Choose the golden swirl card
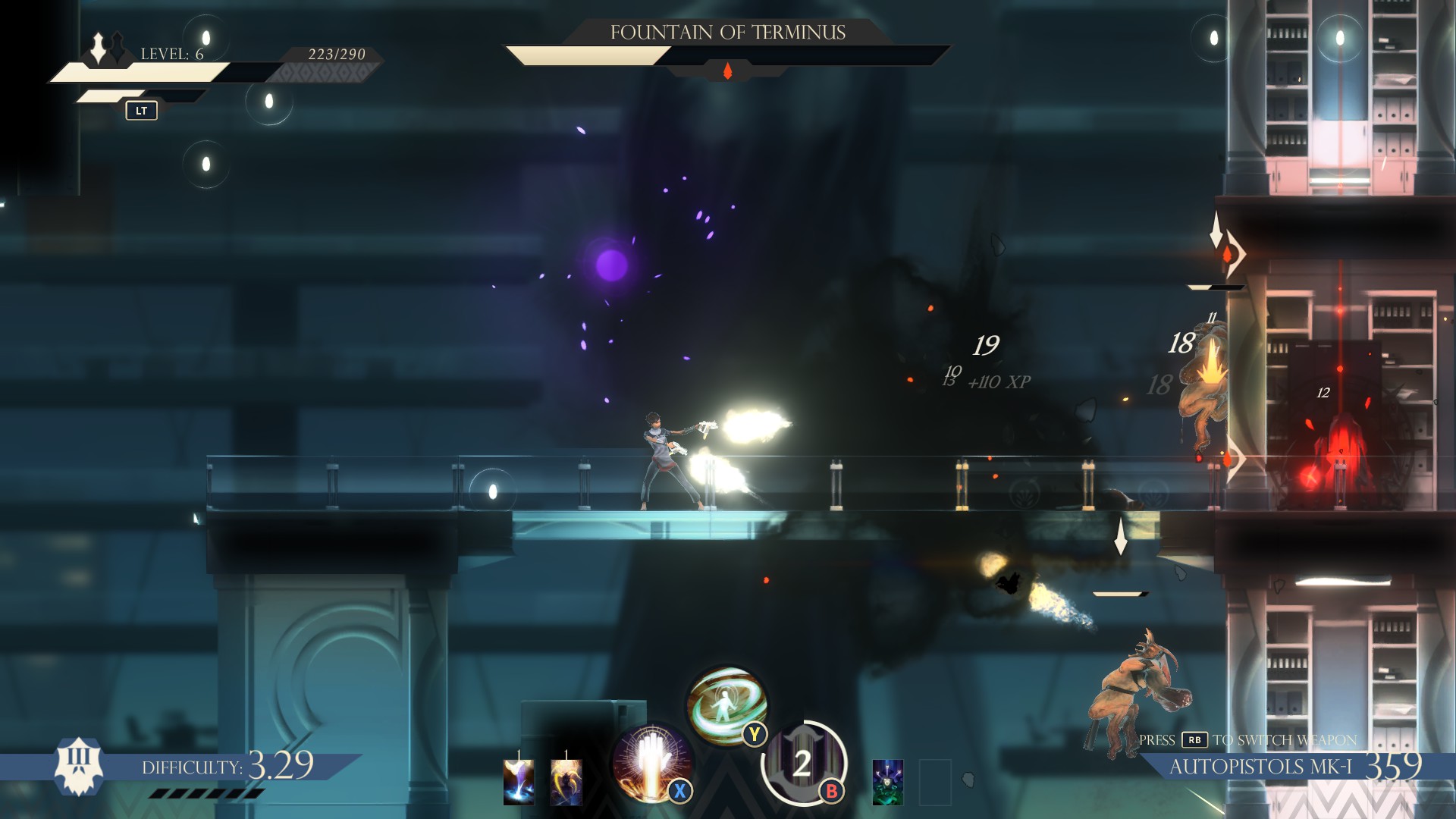This screenshot has width=1456, height=819. 566,781
